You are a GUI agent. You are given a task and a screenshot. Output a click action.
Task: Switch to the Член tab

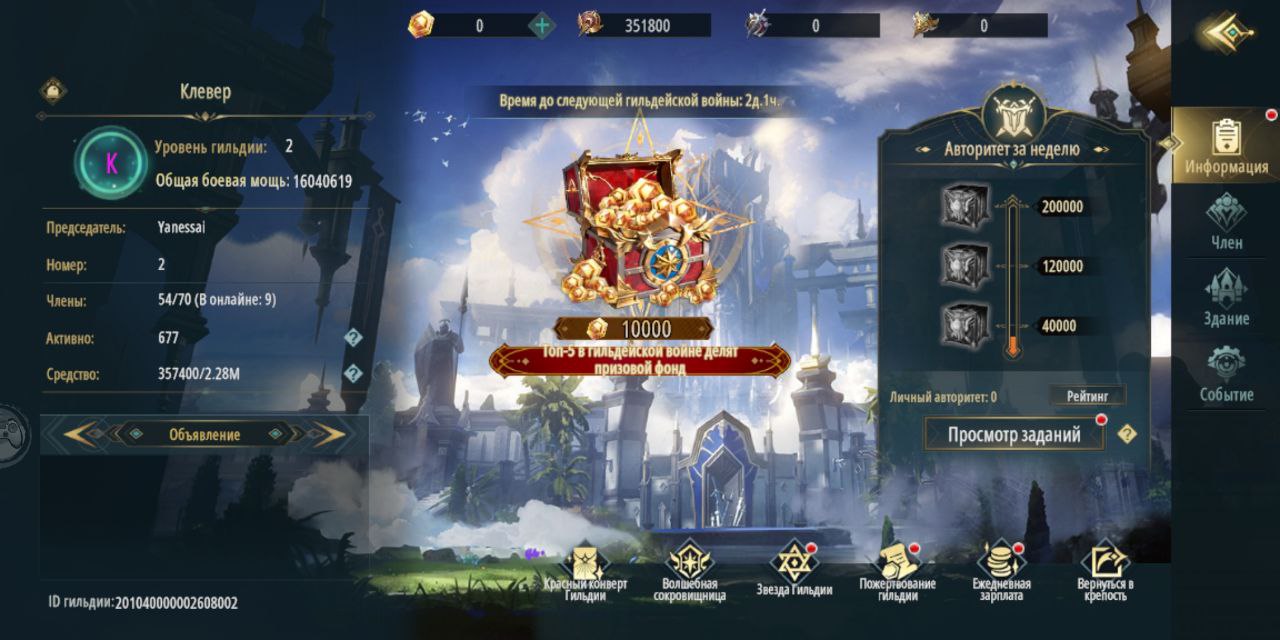pyautogui.click(x=1226, y=221)
